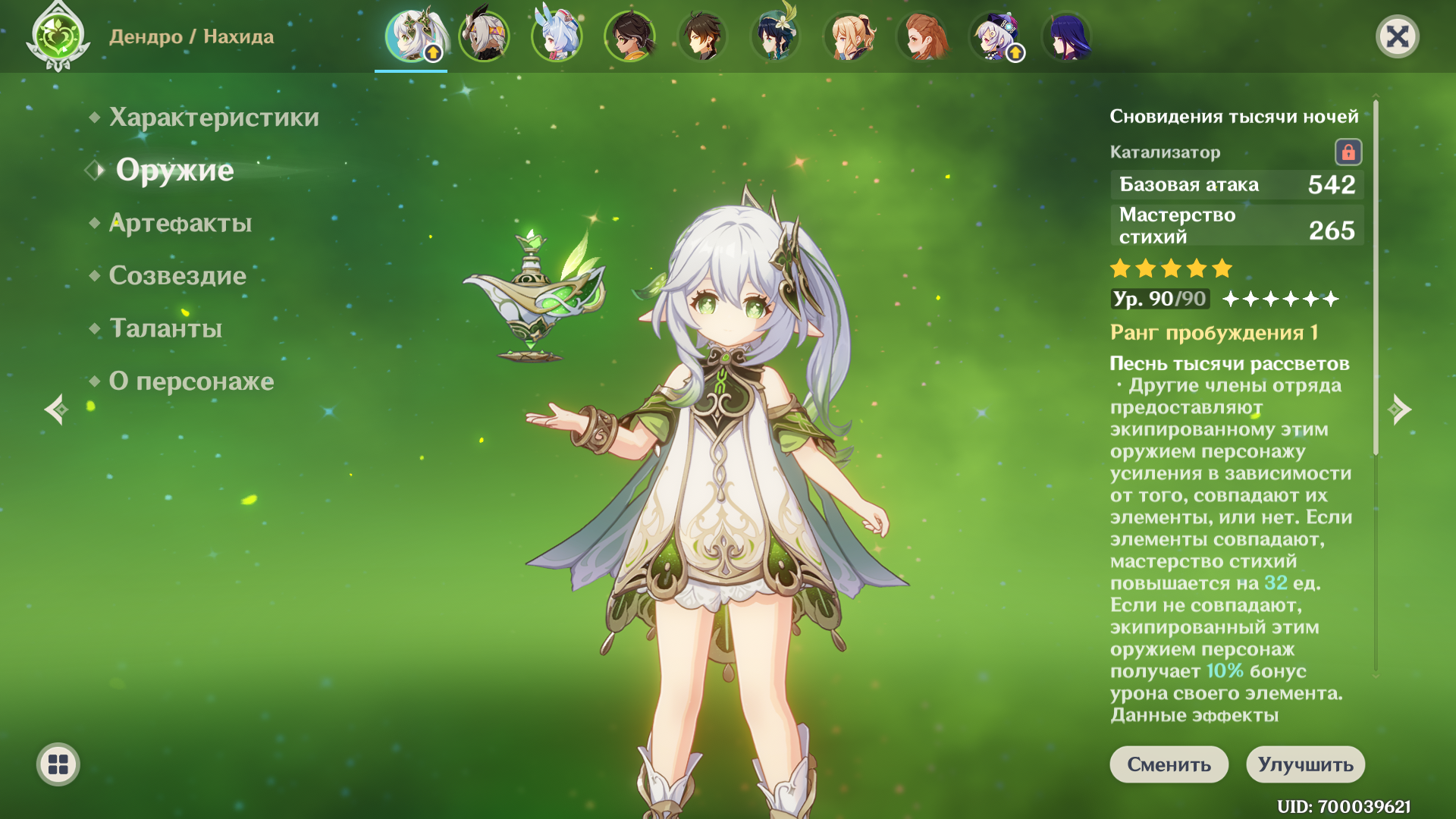Click the Сменить weapon button
Image resolution: width=1456 pixels, height=819 pixels.
click(x=1169, y=764)
